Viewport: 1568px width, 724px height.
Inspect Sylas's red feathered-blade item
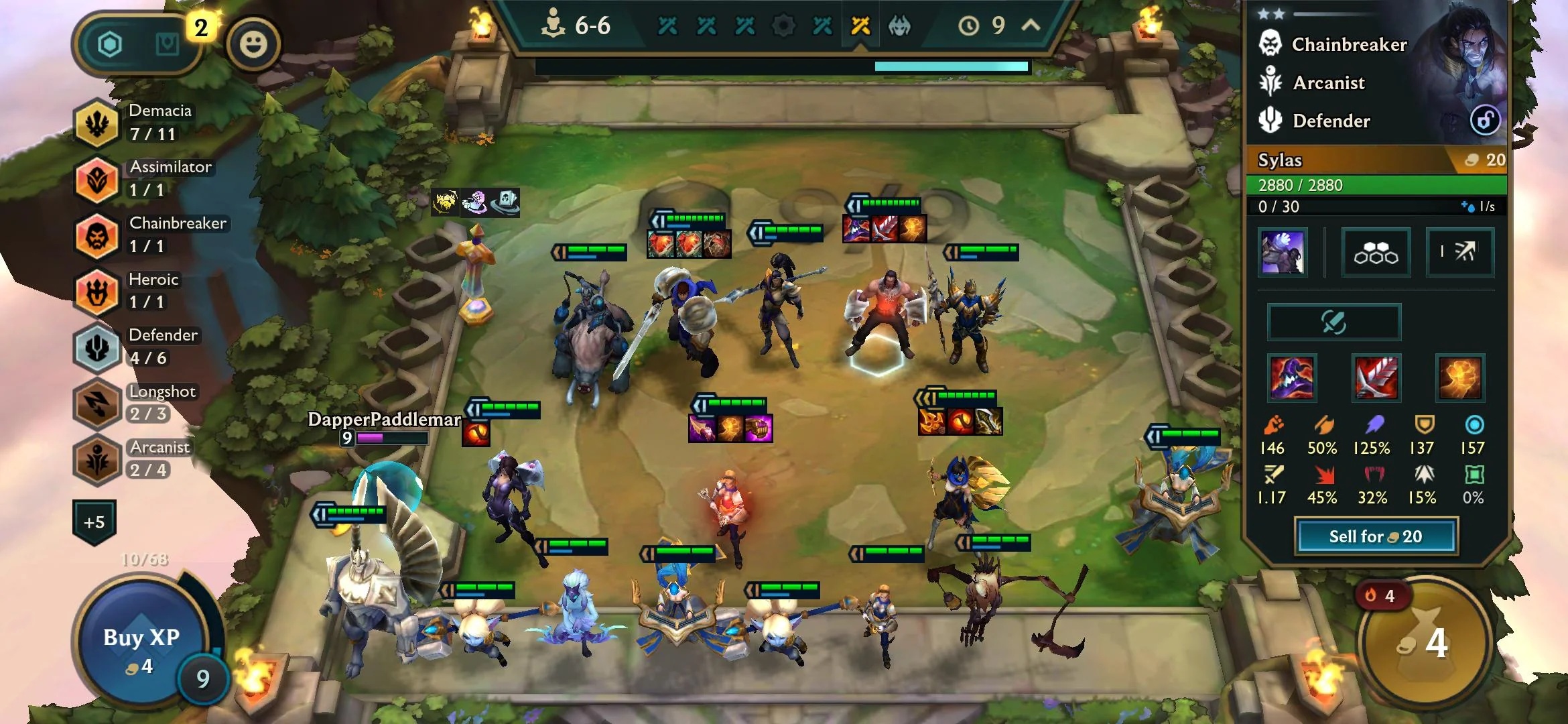1376,377
